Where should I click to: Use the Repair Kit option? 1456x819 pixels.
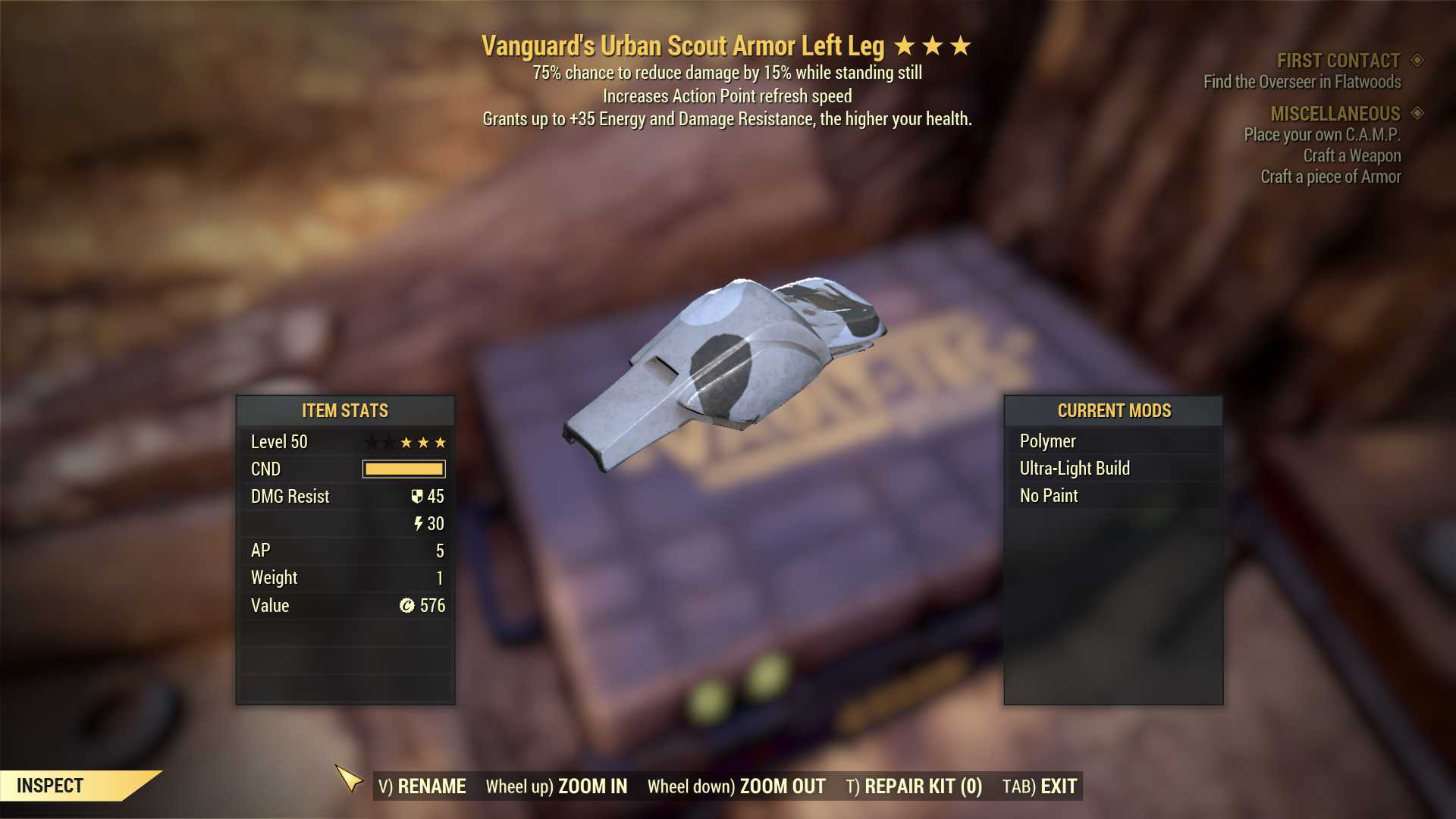coord(914,786)
